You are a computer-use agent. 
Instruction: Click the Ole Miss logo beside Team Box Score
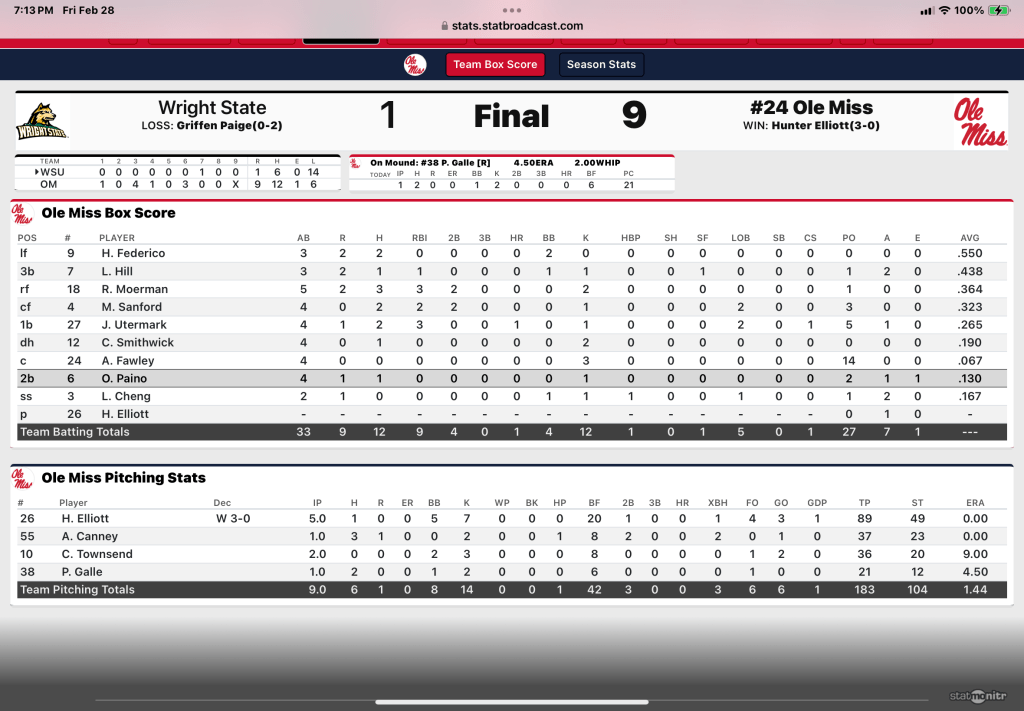[415, 65]
